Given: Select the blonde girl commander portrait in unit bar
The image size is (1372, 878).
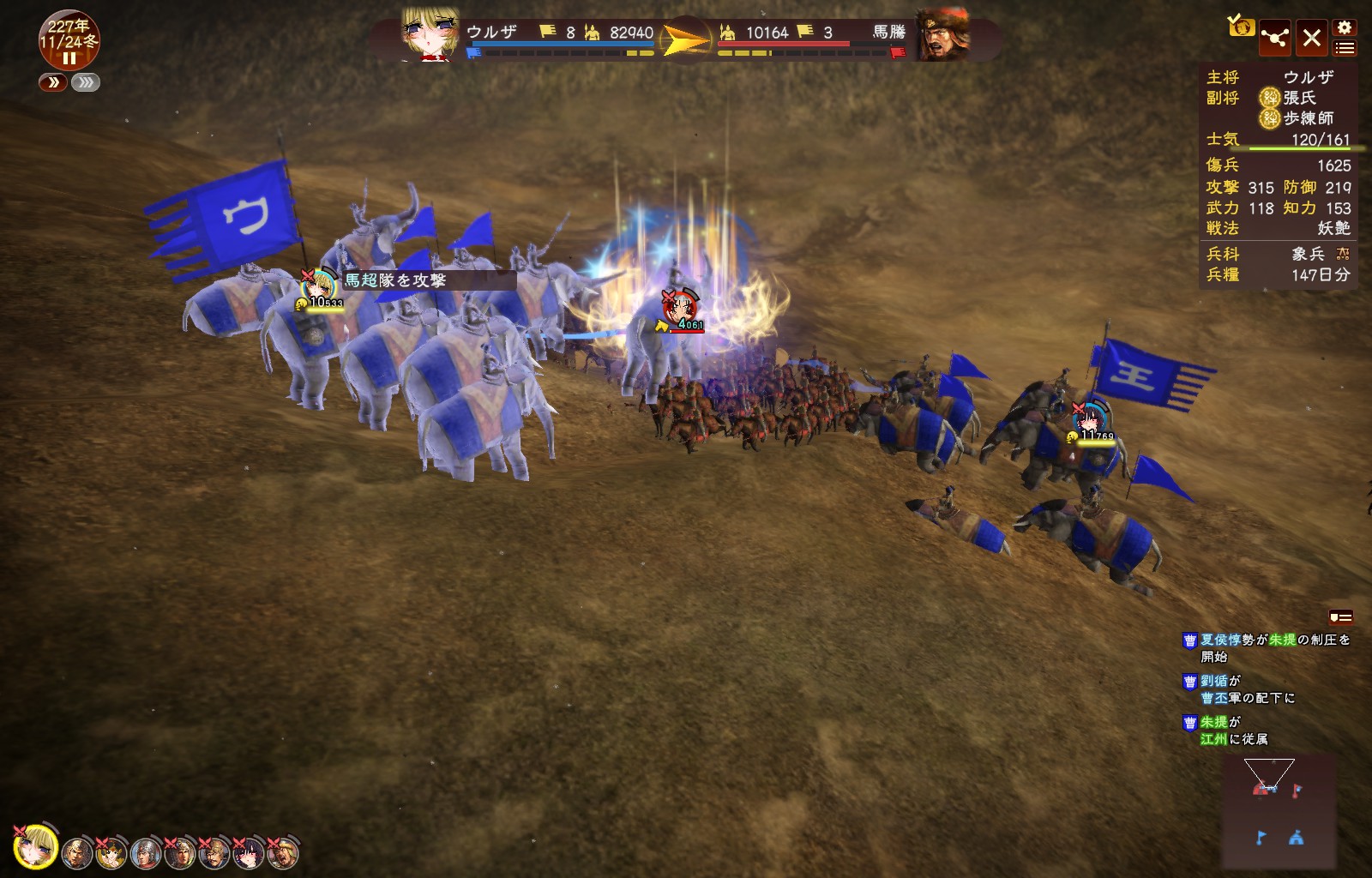Looking at the screenshot, I should (36, 847).
